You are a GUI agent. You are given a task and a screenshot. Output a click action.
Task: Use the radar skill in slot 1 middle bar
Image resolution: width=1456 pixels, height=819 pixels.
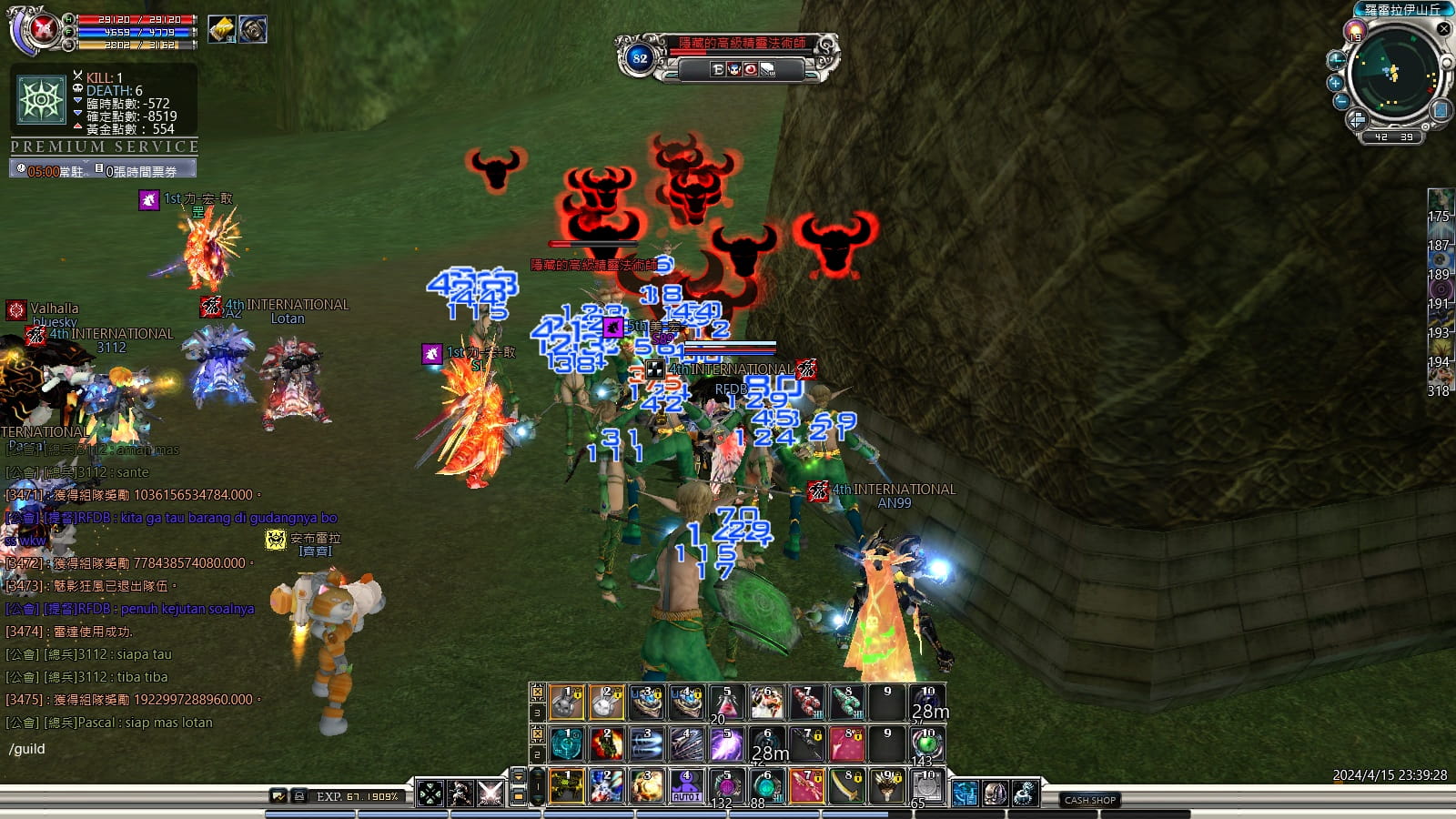click(x=567, y=743)
